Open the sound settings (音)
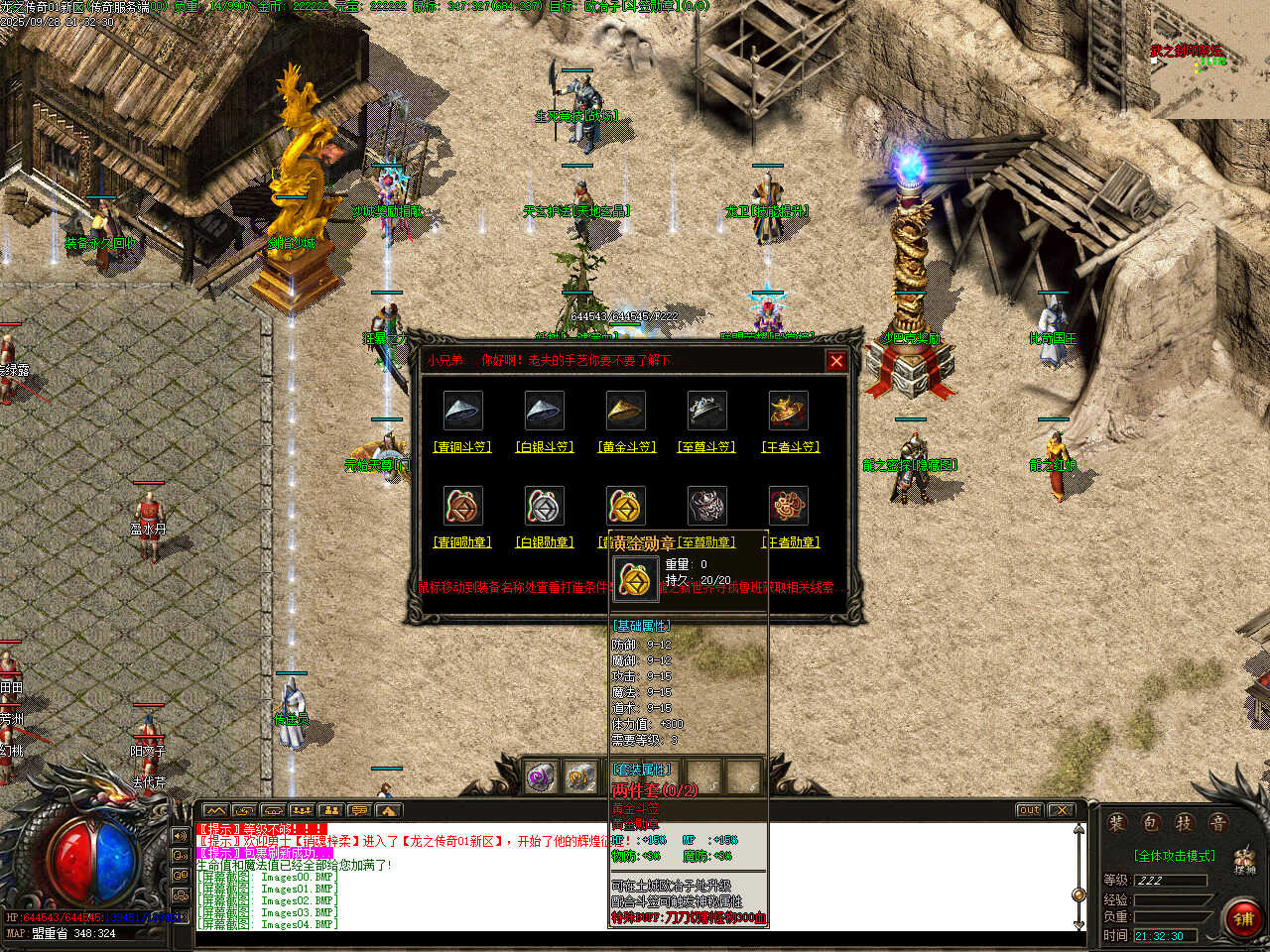Screen dimensions: 1270x952 tap(1217, 823)
